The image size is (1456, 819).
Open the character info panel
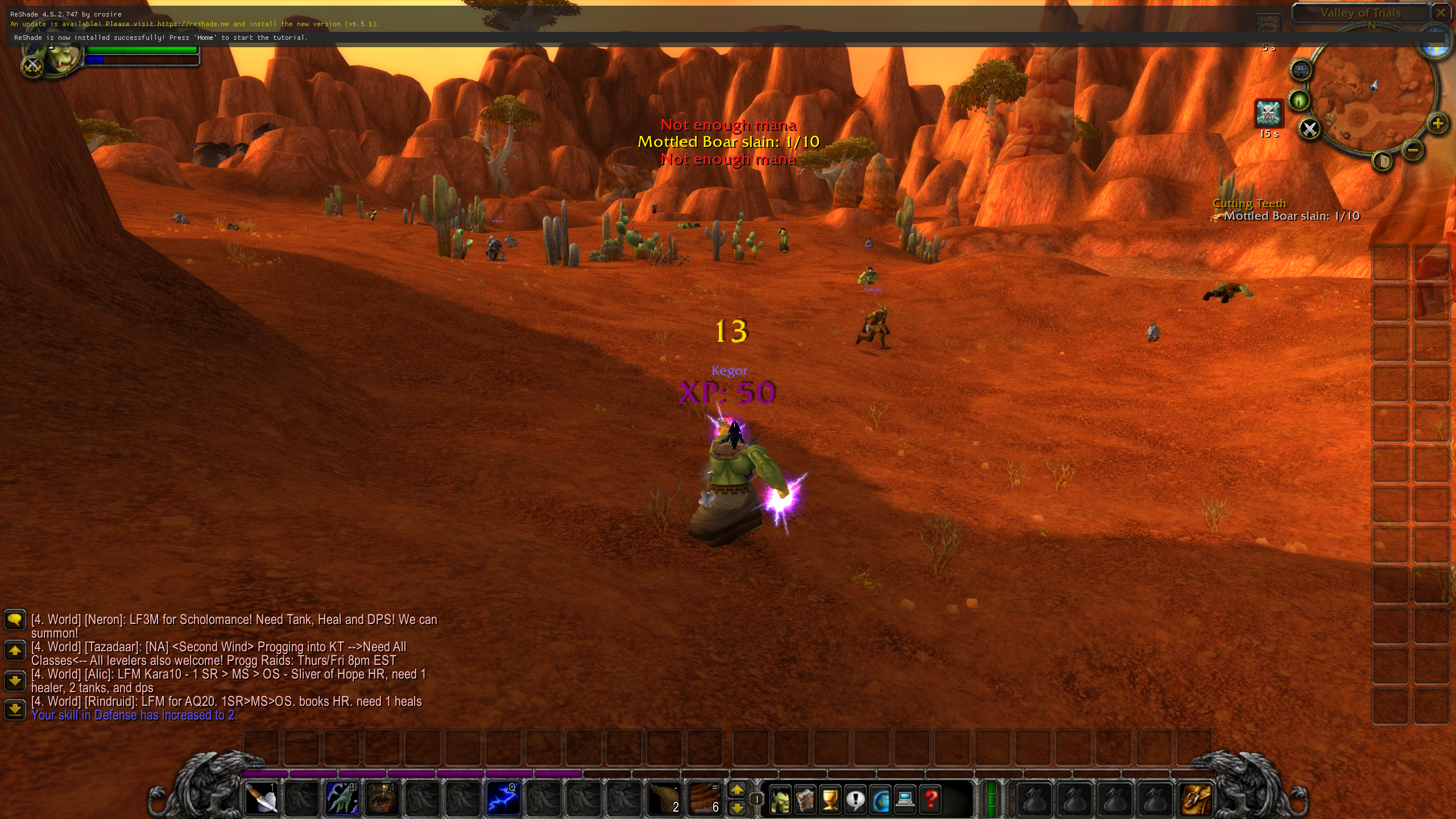pos(780,800)
